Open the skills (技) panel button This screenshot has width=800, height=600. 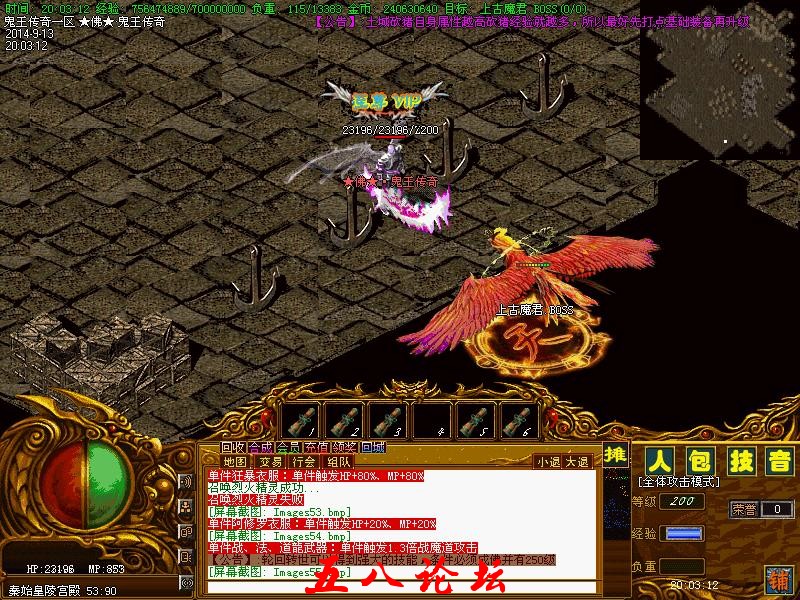[x=739, y=462]
